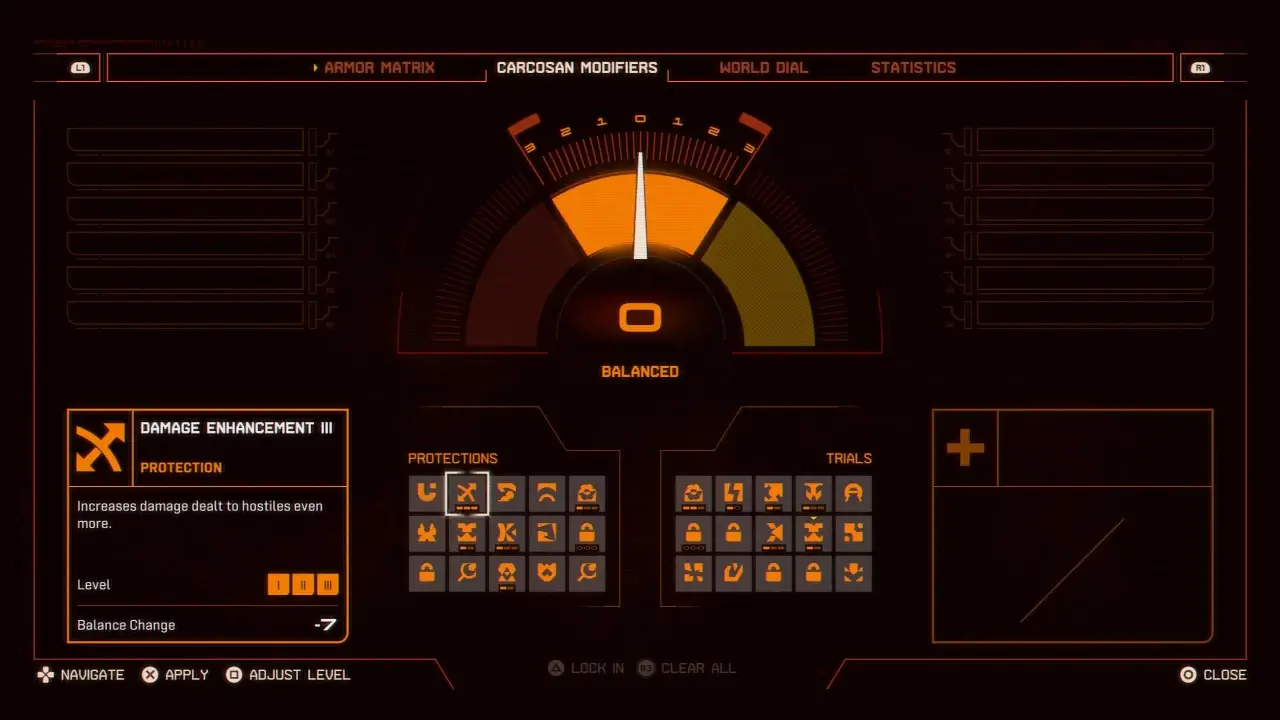Choose the U-shaped icon in Protections
Viewport: 1280px width, 720px height.
pos(427,493)
